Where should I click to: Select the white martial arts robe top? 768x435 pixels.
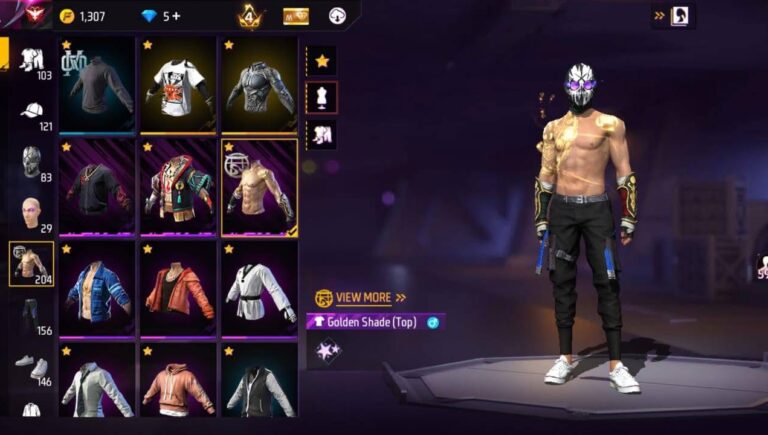pyautogui.click(x=259, y=289)
